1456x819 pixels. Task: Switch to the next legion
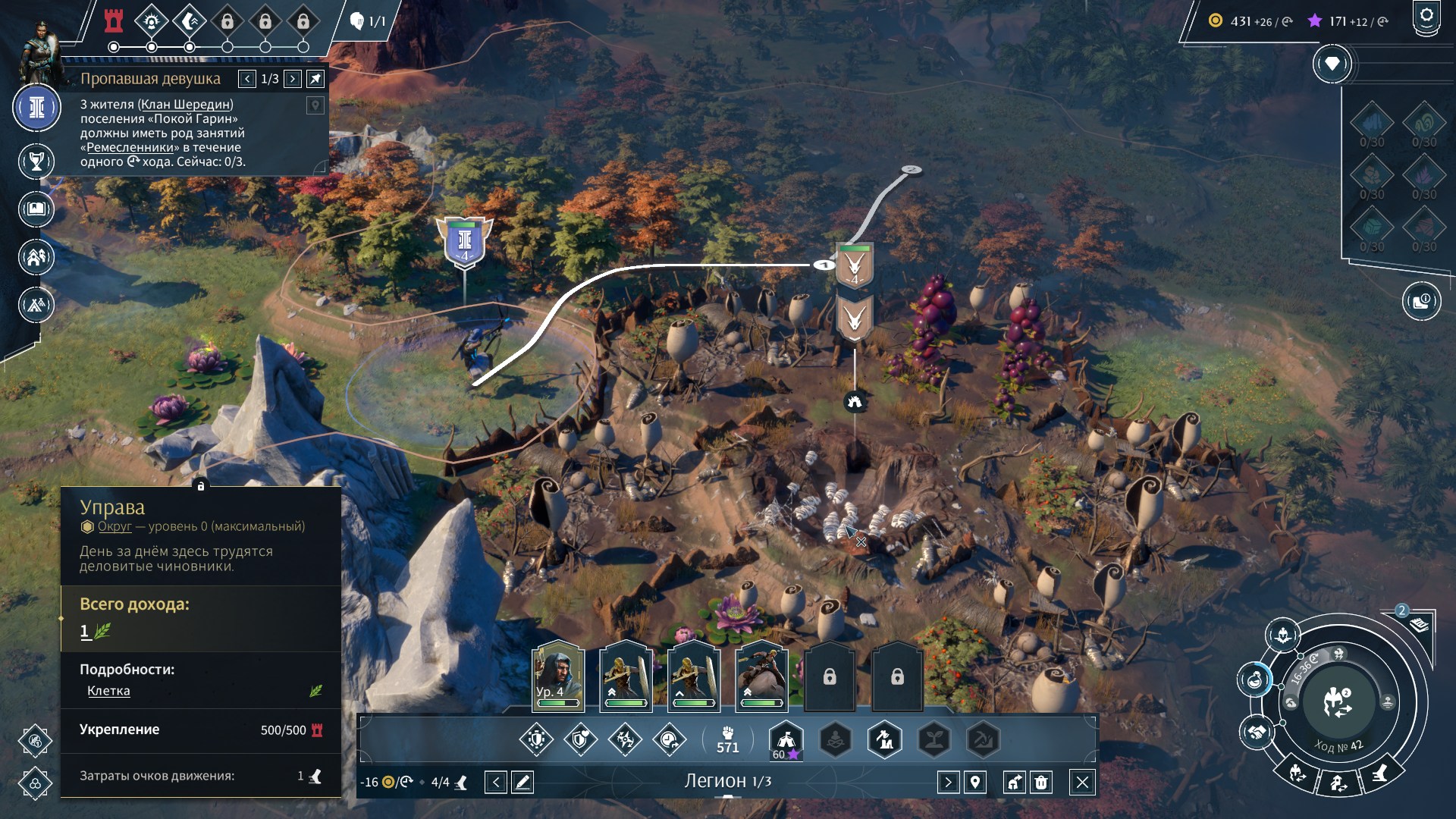tap(948, 782)
